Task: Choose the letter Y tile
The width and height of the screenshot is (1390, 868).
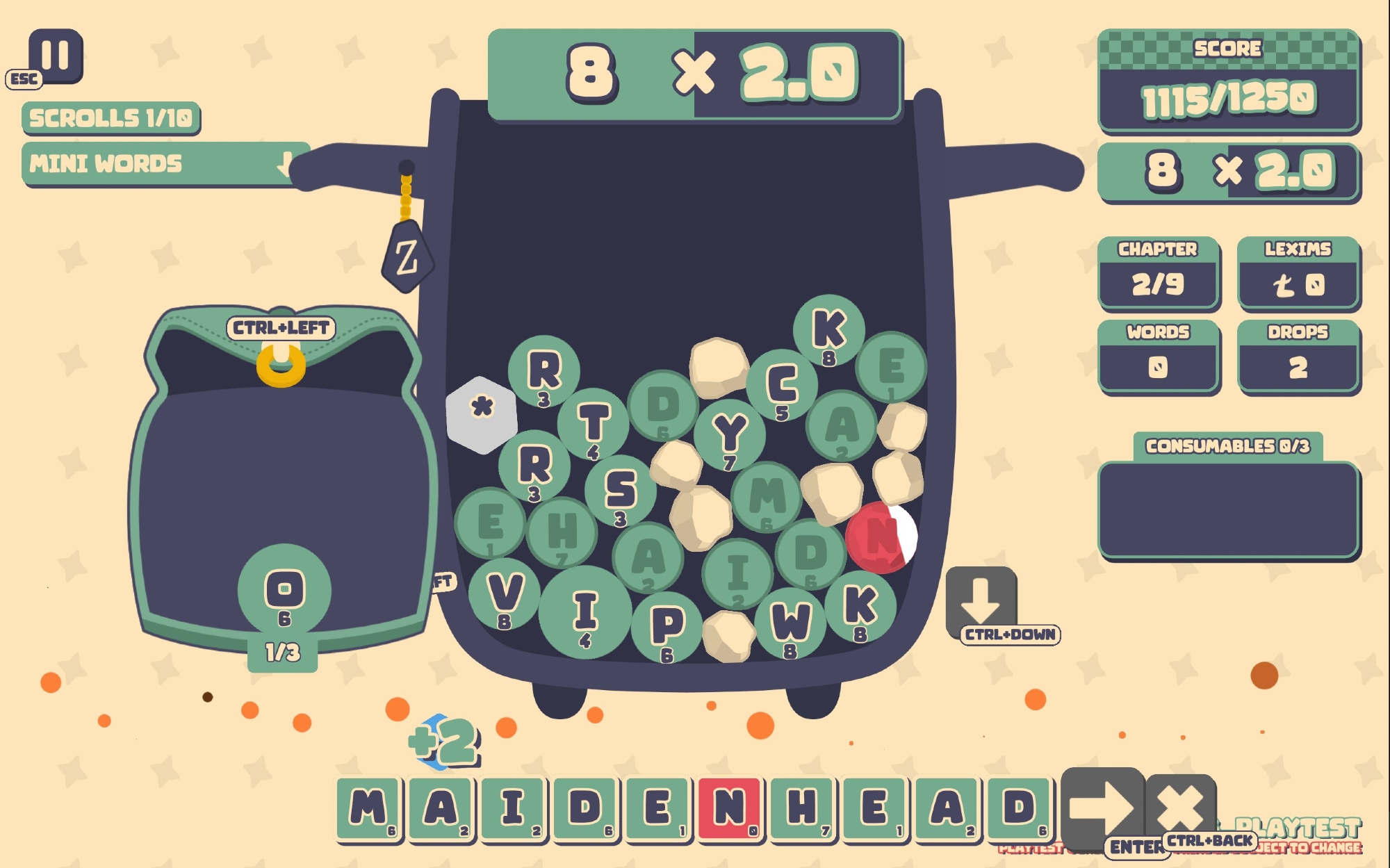Action: coord(730,435)
